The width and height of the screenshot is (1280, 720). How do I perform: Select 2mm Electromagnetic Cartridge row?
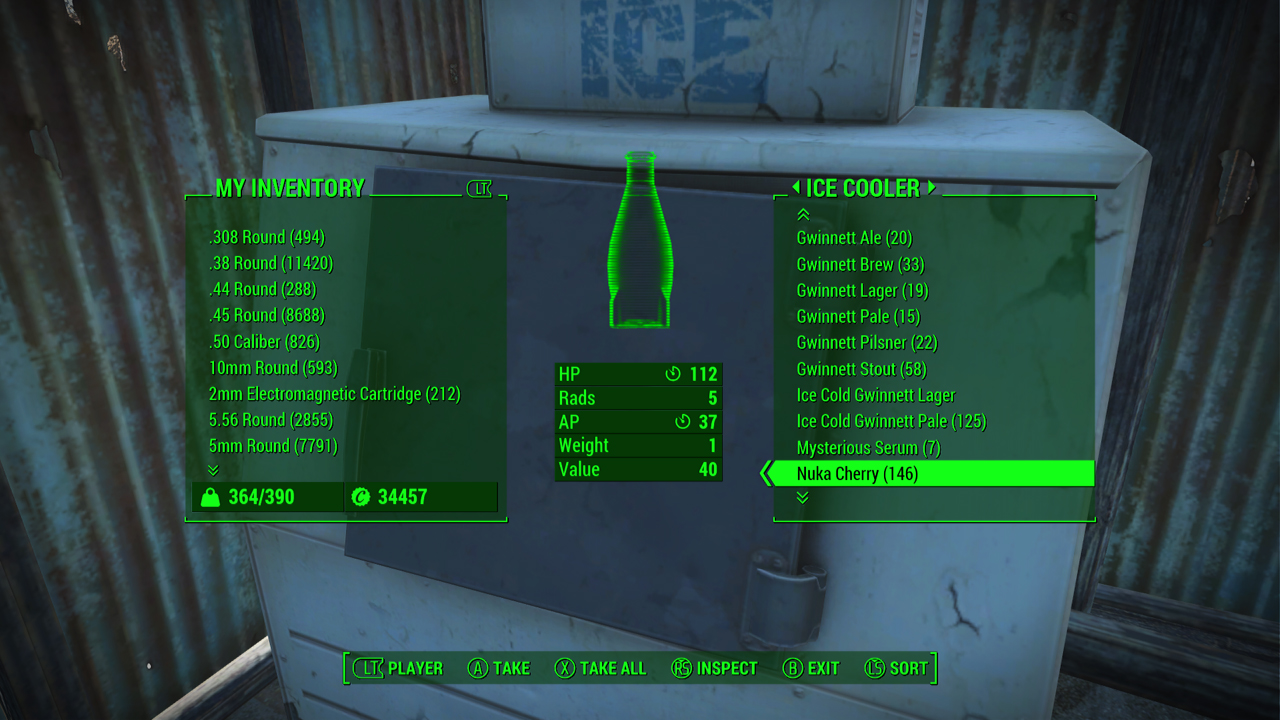334,394
